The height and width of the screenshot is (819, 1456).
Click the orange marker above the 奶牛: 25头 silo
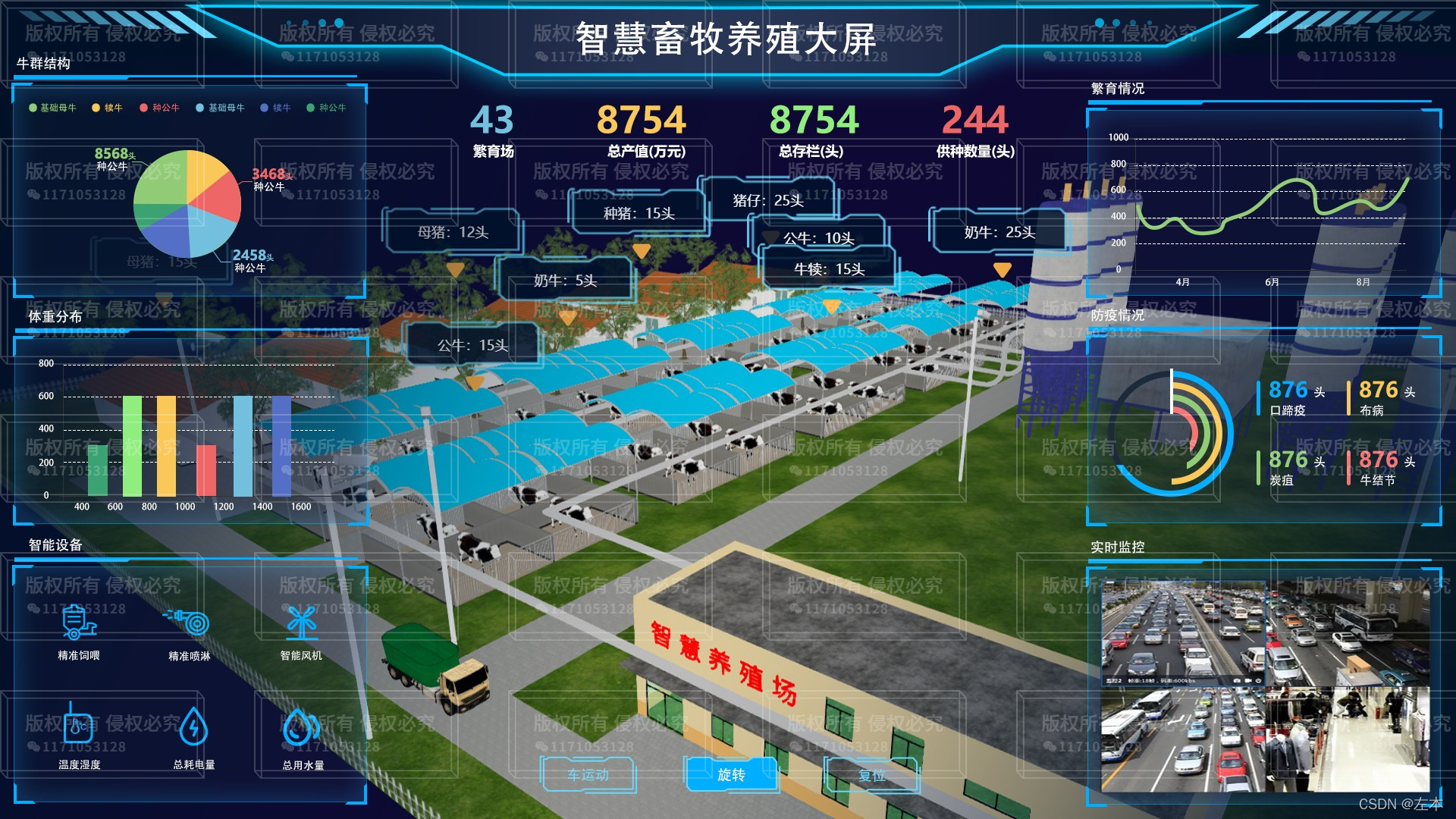tap(1003, 268)
